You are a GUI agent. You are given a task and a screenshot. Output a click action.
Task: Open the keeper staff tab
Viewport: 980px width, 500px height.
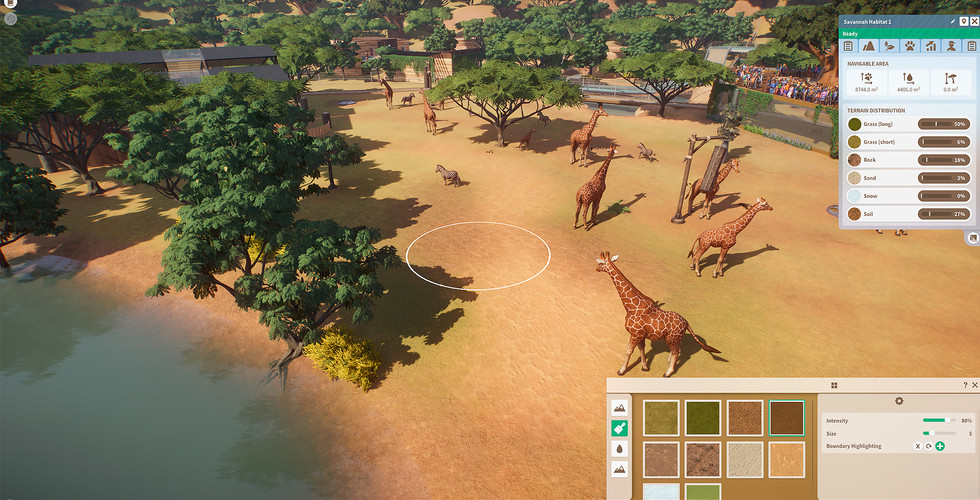pyautogui.click(x=951, y=45)
